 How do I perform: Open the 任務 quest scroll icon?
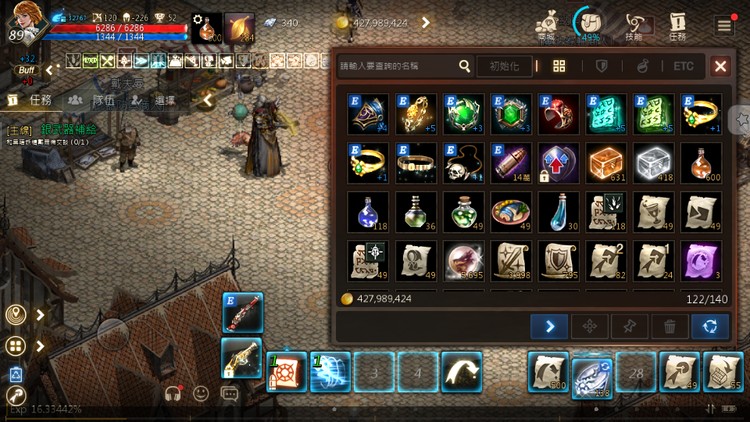click(x=678, y=25)
